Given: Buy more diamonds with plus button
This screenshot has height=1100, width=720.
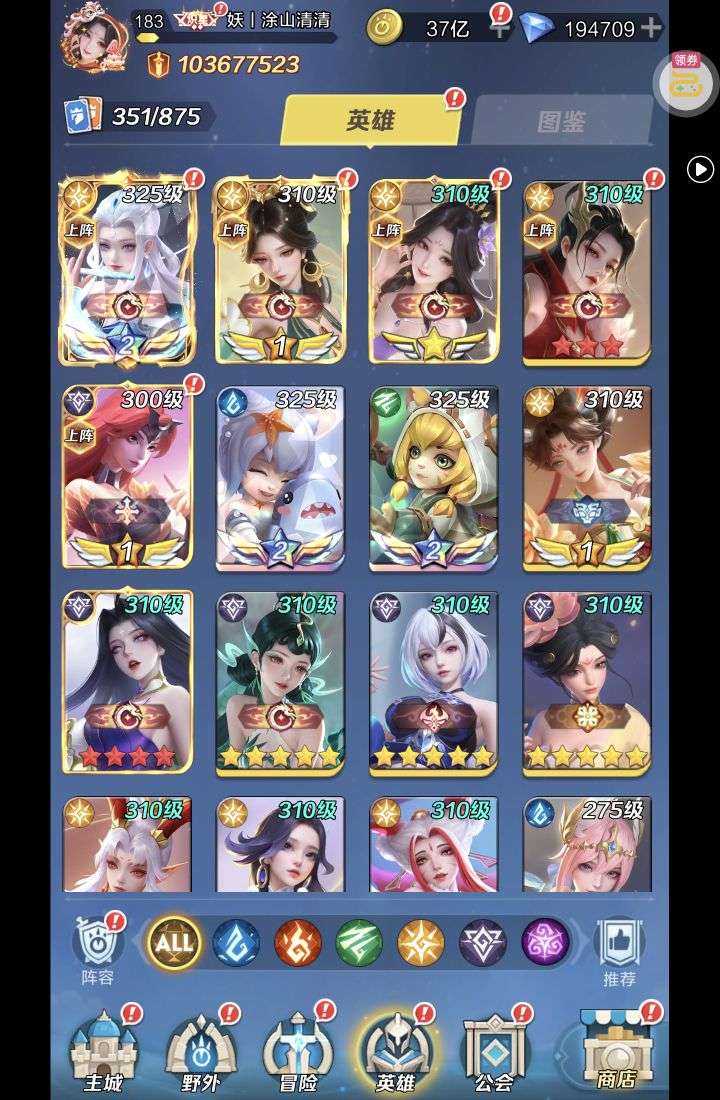Looking at the screenshot, I should tap(651, 28).
